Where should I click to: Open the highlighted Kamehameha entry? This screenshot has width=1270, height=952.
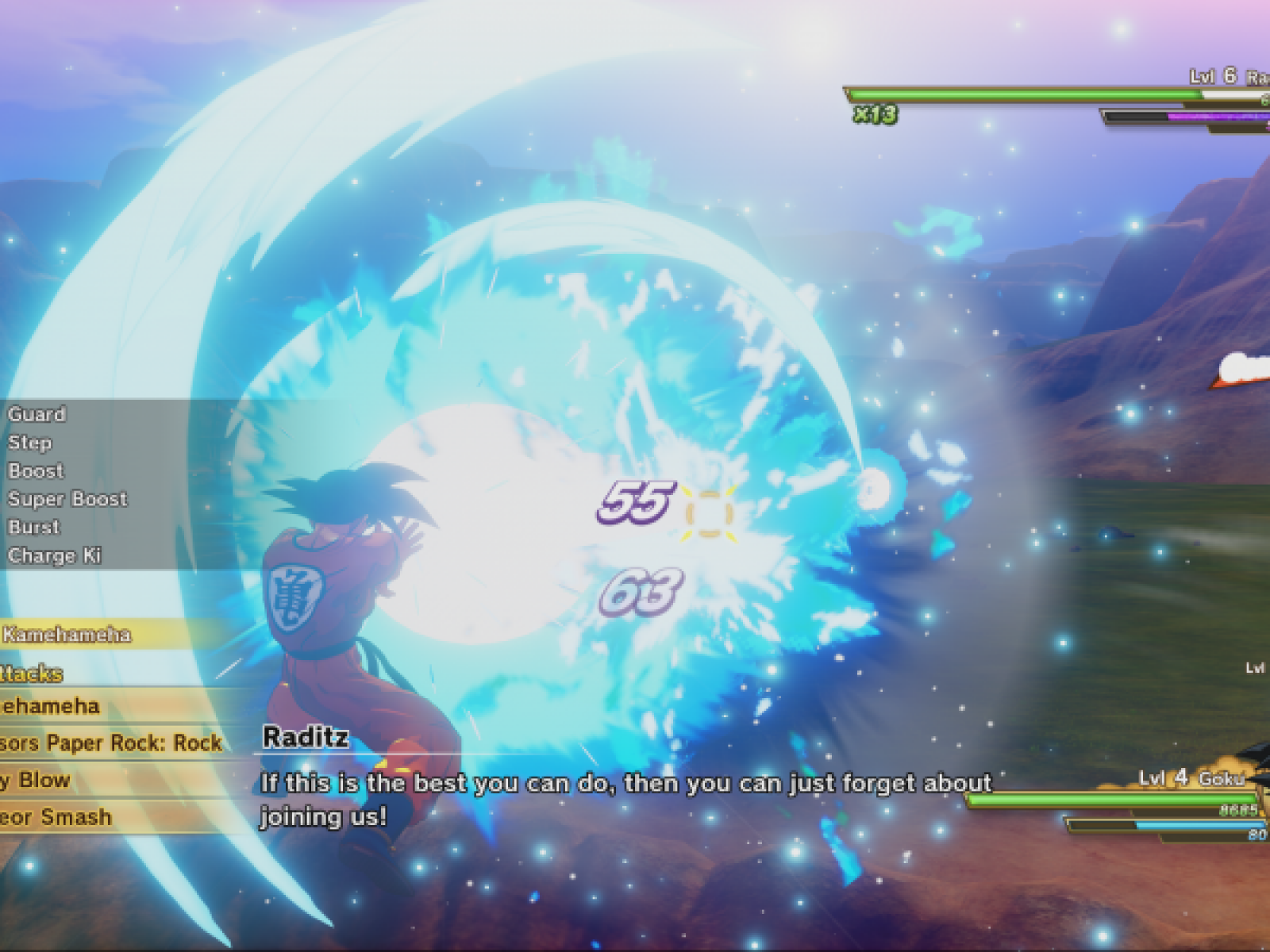[x=67, y=635]
